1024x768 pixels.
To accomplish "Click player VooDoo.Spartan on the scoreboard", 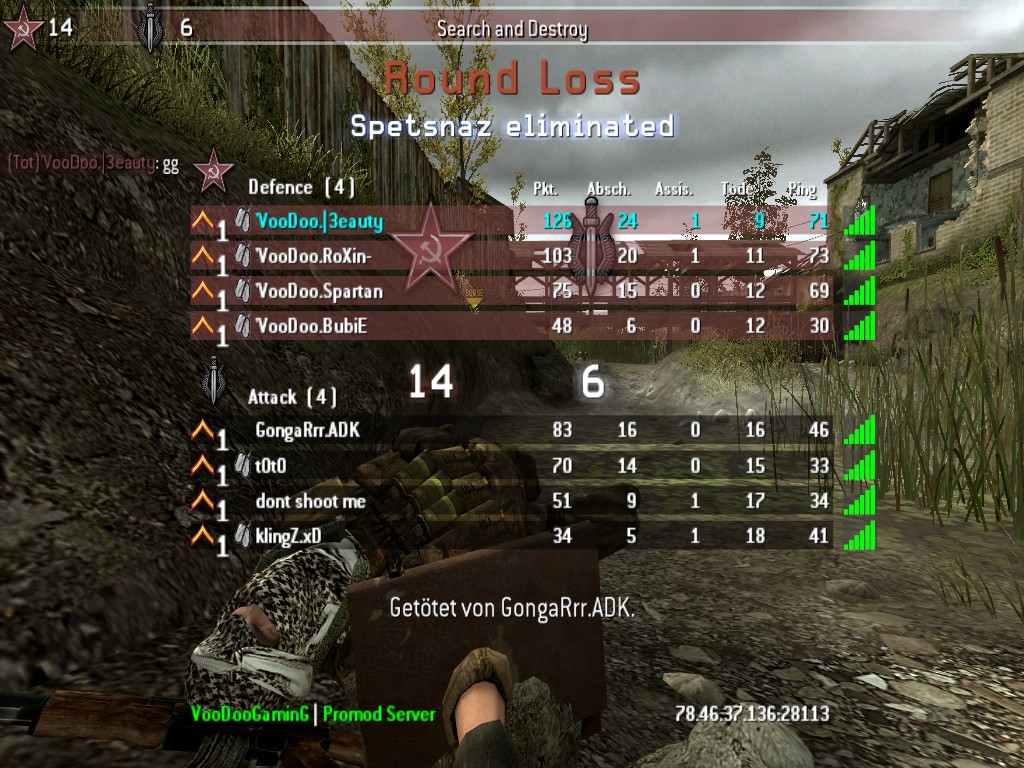I will tap(319, 291).
